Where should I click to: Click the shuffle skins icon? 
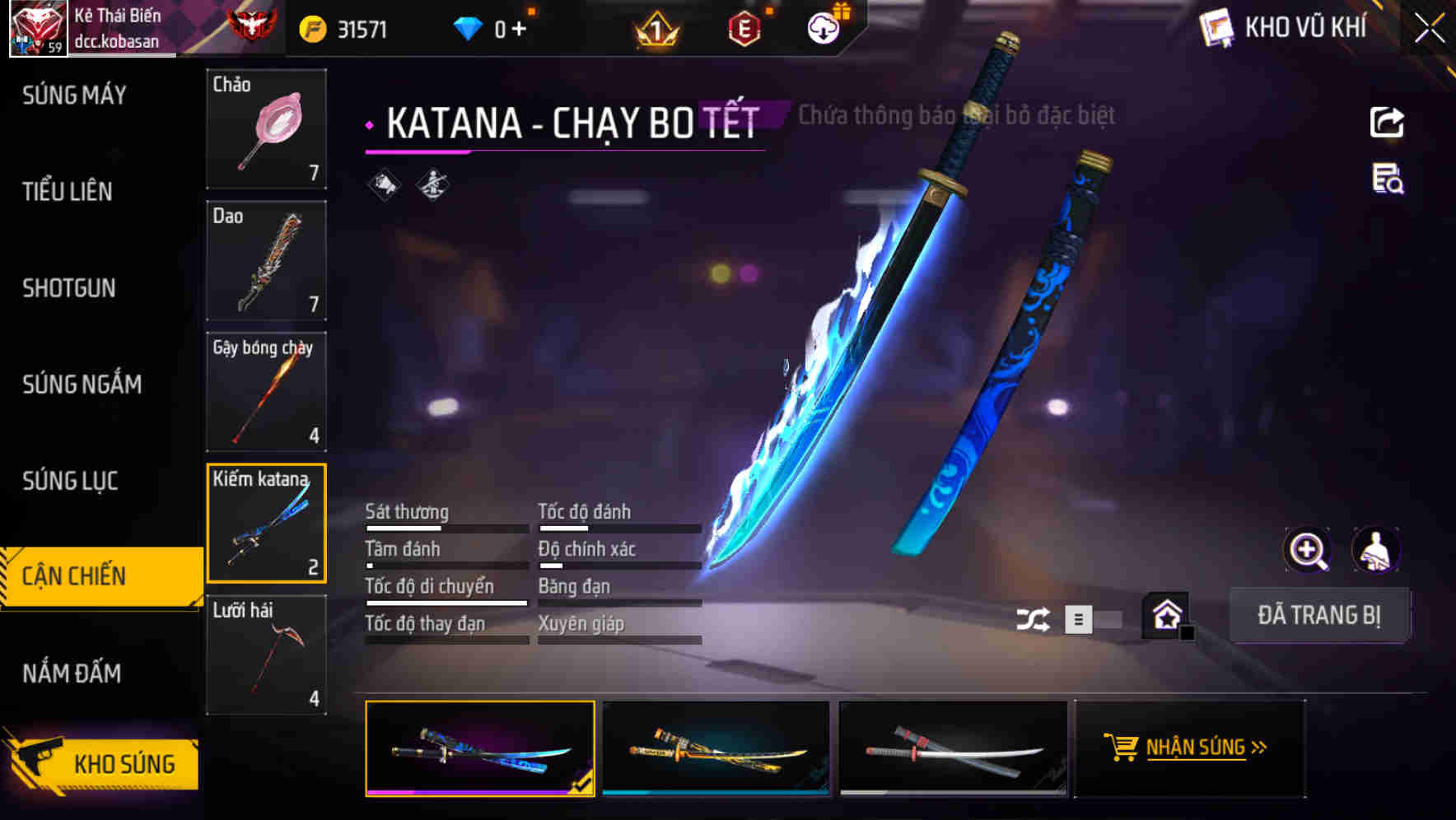point(1033,617)
